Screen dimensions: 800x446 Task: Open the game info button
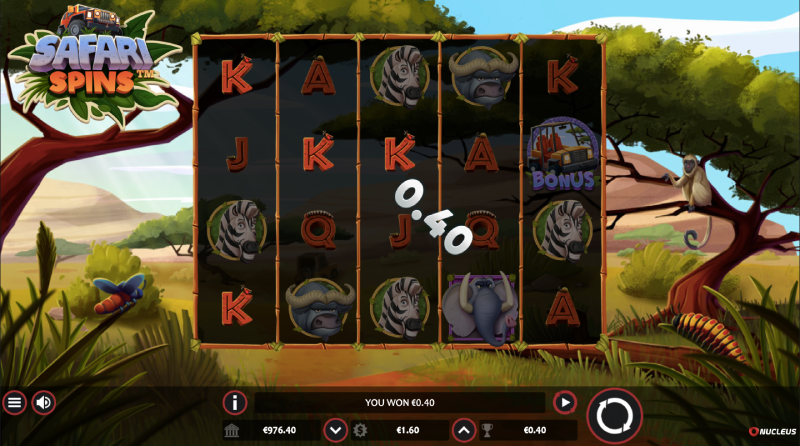(x=235, y=403)
